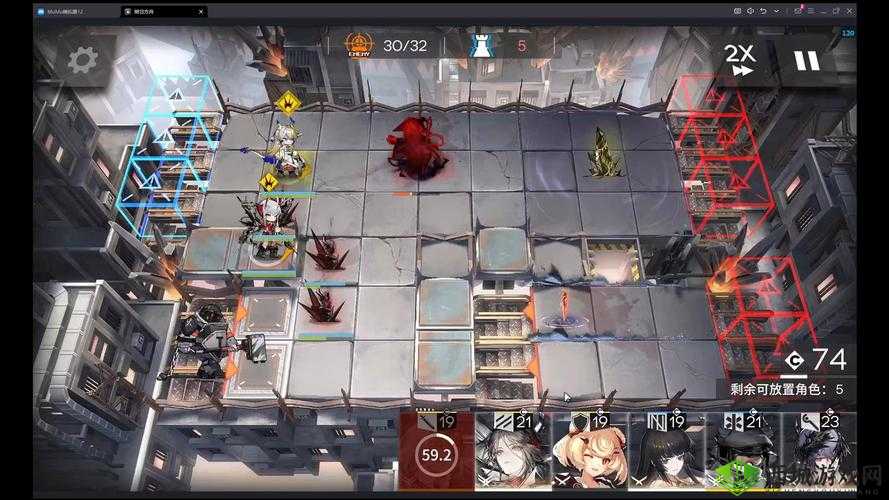889x500 pixels.
Task: Toggle the 2X game speed
Action: point(740,60)
